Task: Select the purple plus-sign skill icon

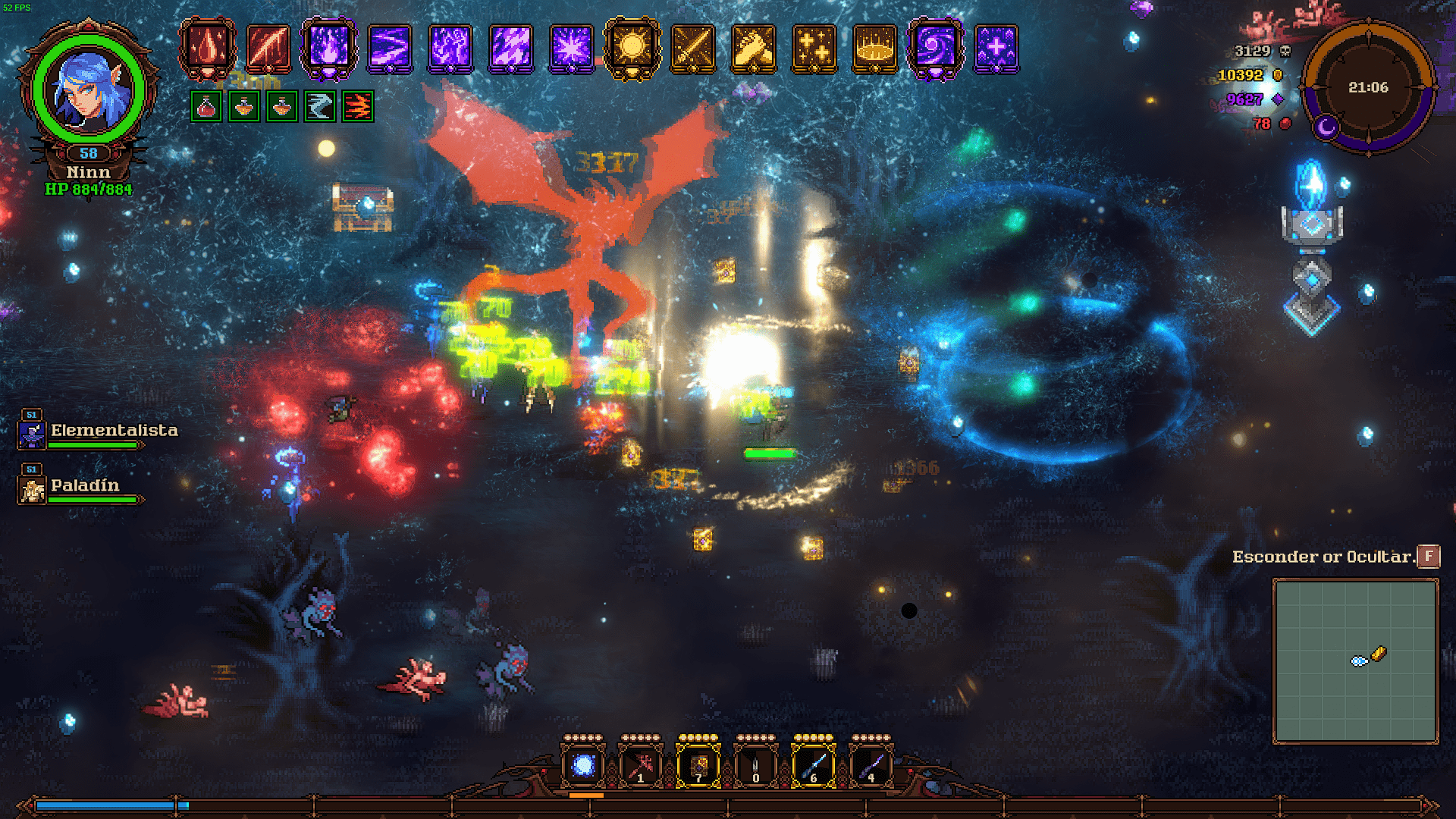Action: 996,48
